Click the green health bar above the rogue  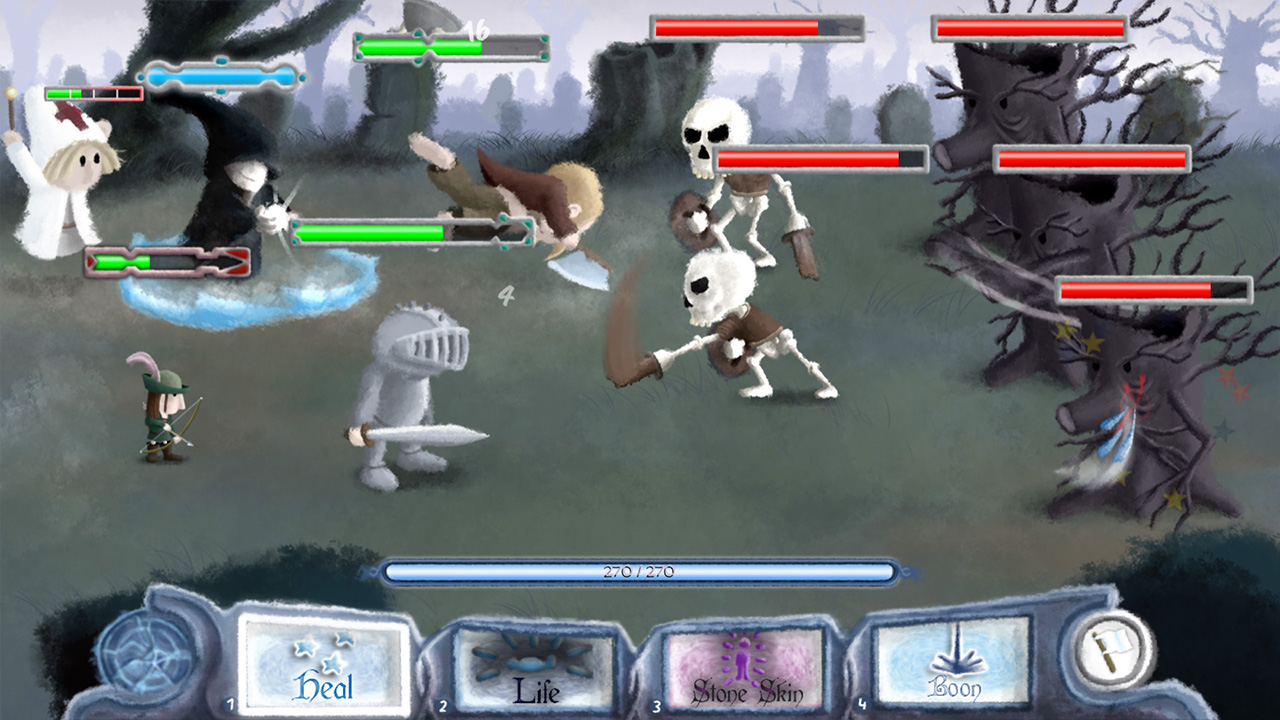pos(398,232)
